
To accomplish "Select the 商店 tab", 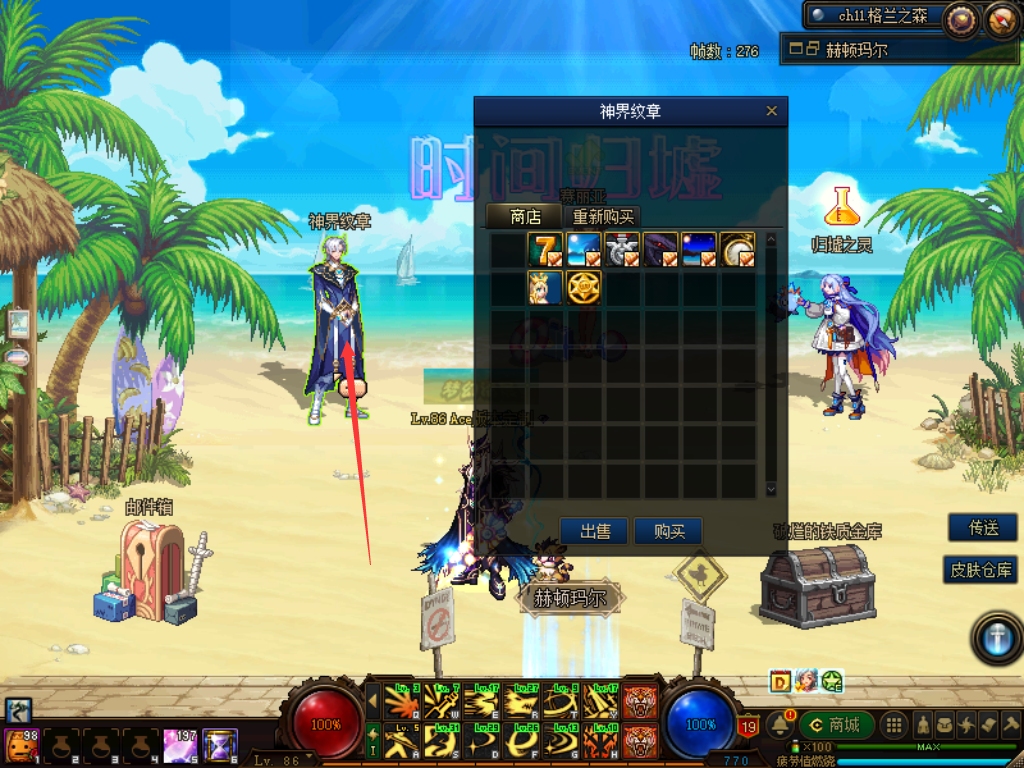I will tap(524, 216).
